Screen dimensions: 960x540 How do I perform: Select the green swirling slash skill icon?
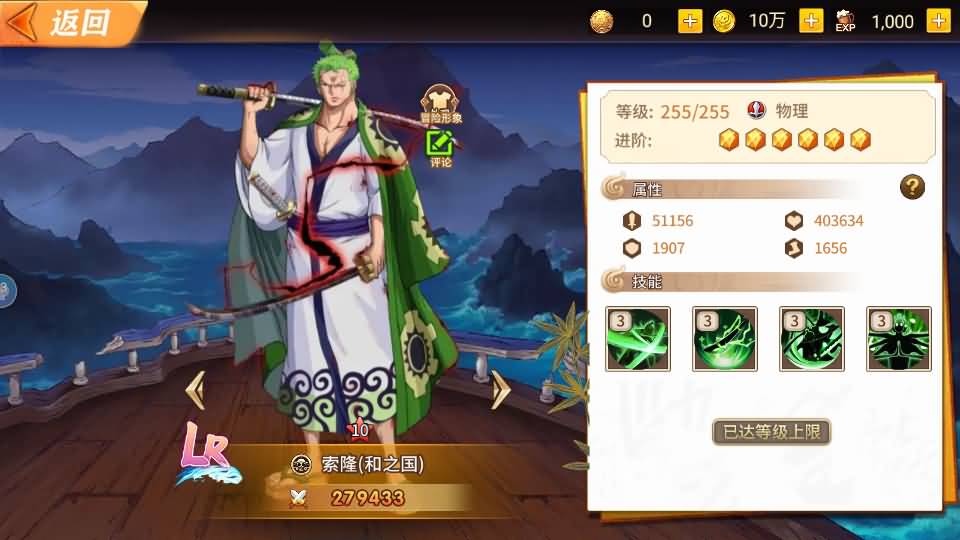tap(638, 339)
